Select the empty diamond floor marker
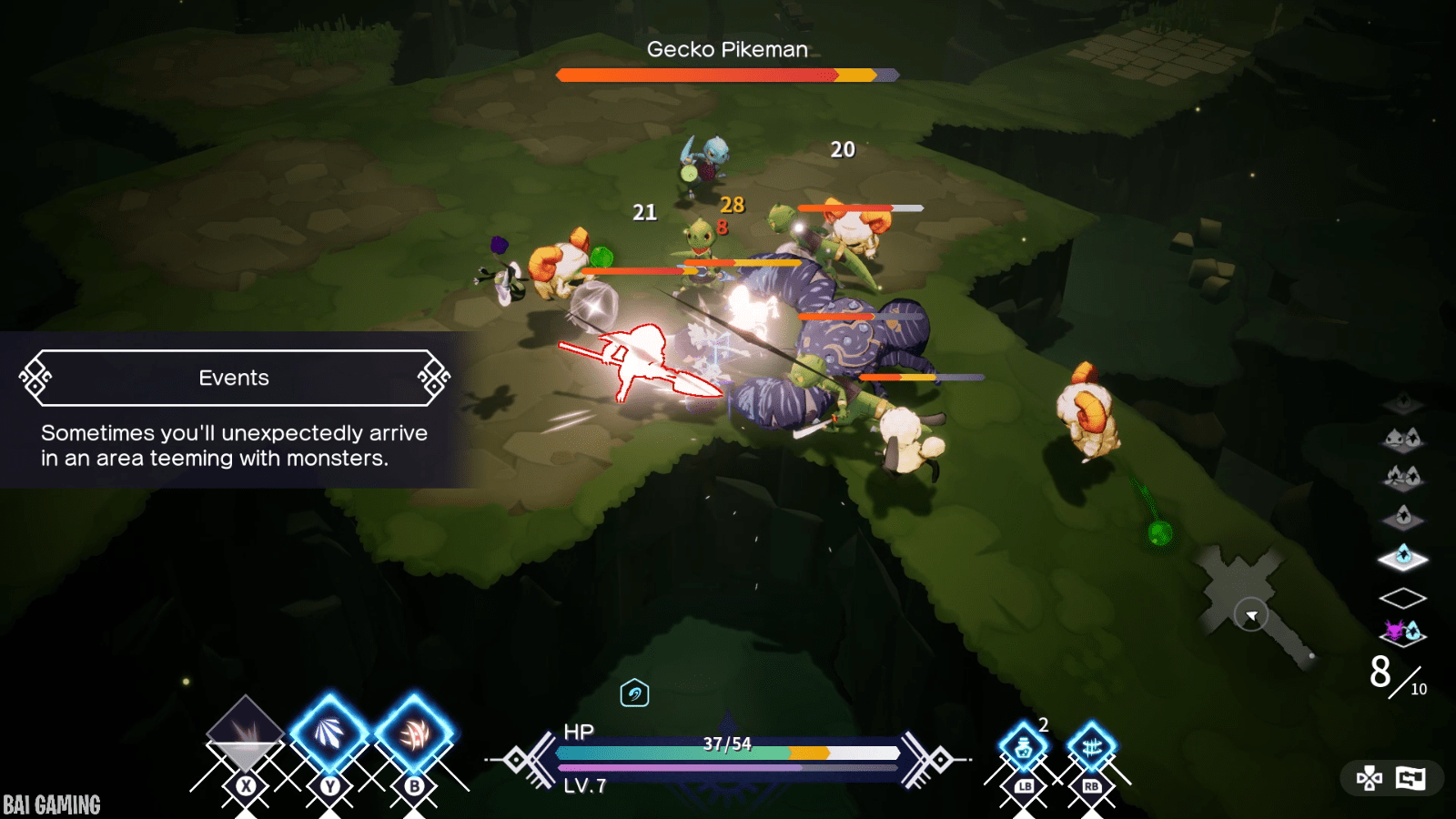The height and width of the screenshot is (819, 1456). 1402,598
